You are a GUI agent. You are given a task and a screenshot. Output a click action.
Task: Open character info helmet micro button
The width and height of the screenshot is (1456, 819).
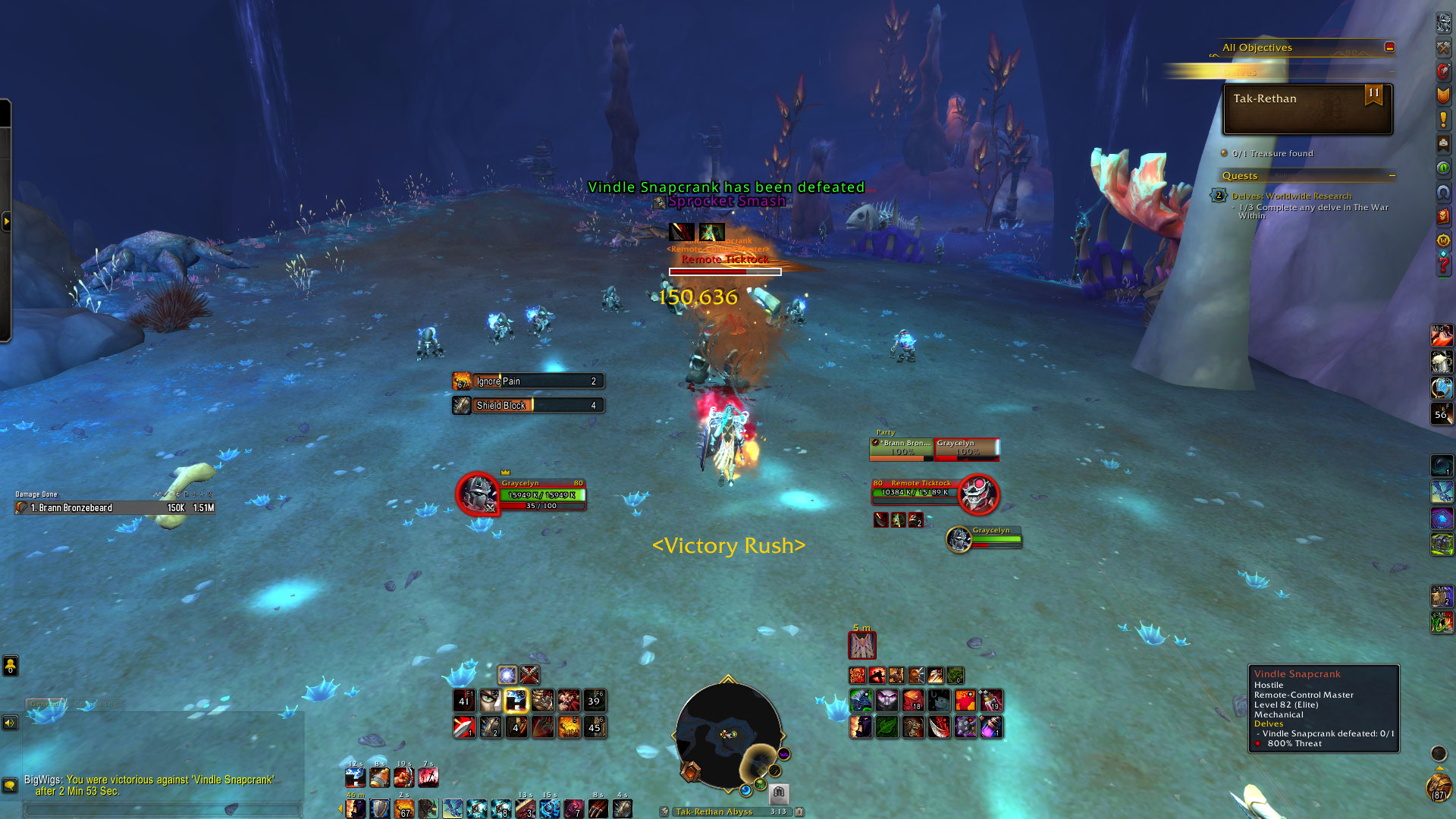click(1443, 24)
